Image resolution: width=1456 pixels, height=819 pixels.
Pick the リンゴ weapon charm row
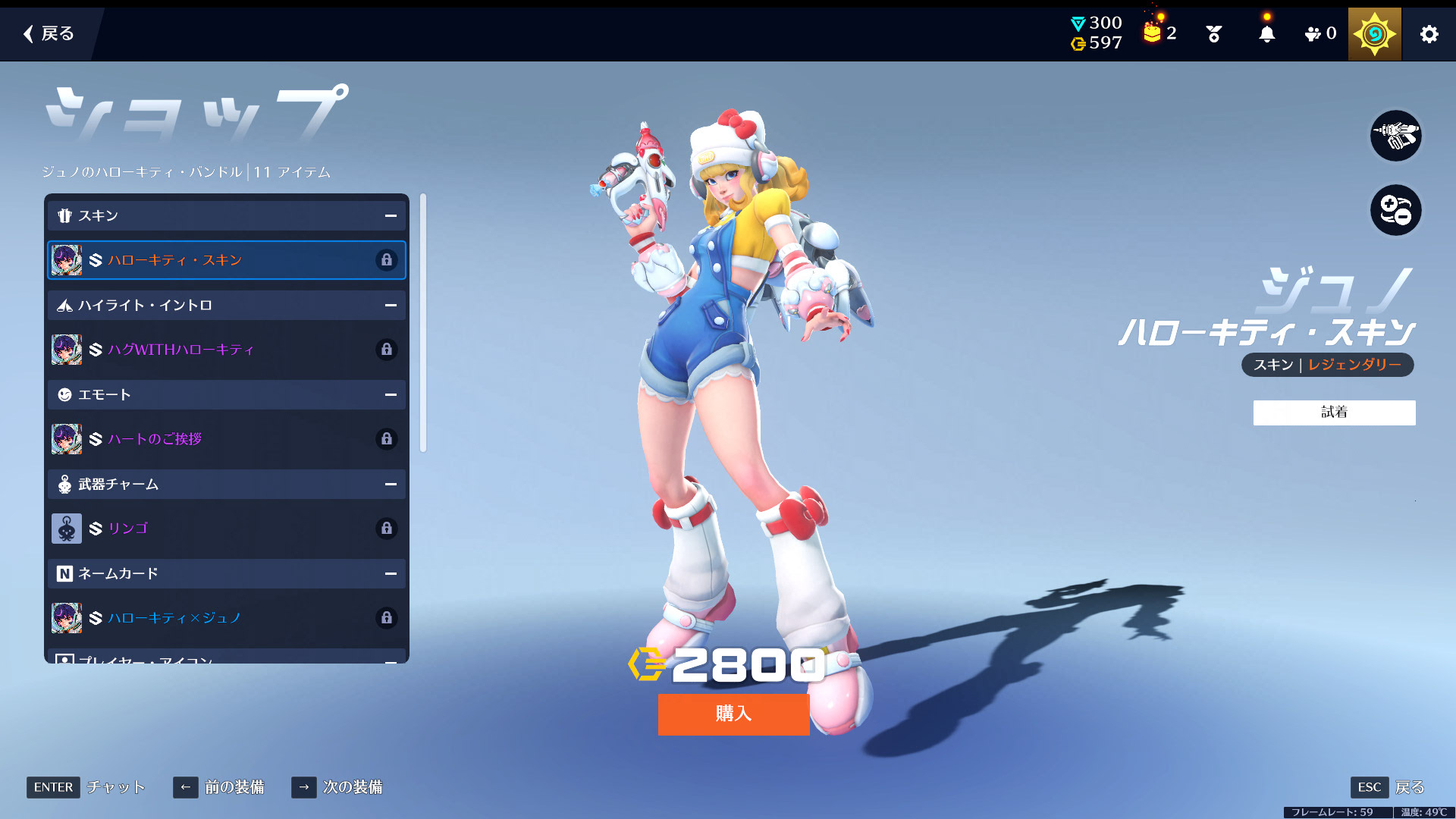[x=226, y=529]
